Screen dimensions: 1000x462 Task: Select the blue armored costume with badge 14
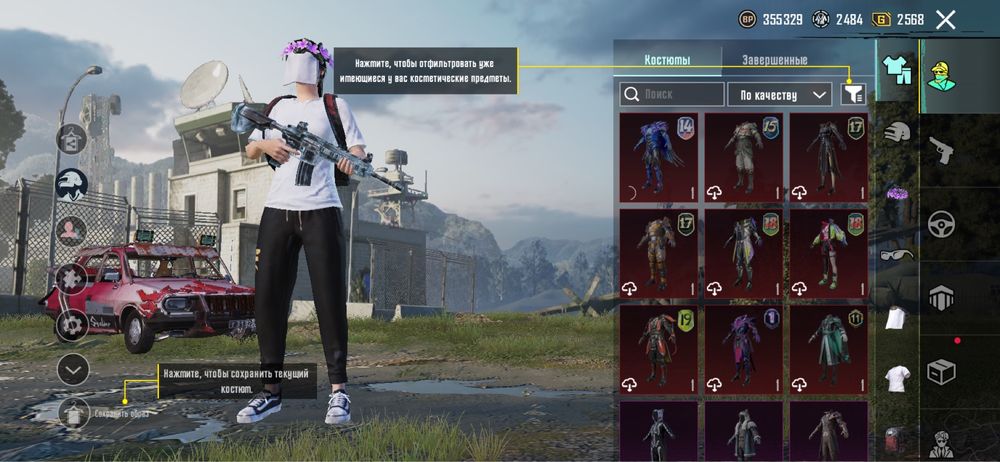(659, 157)
